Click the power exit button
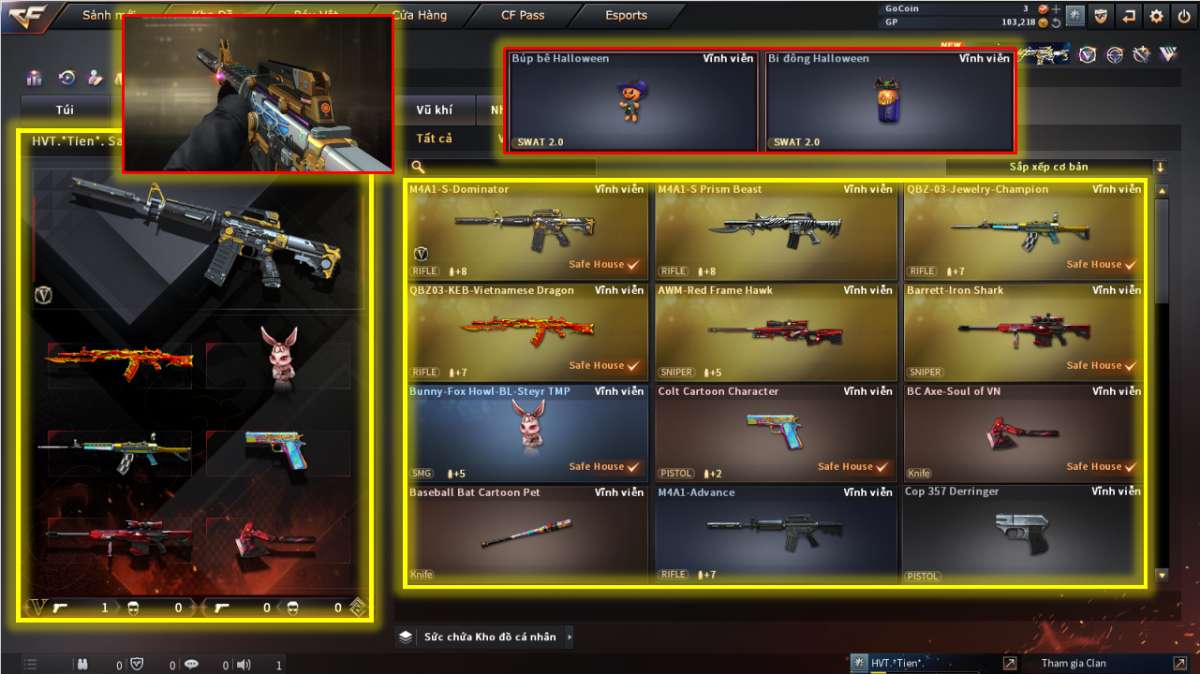The image size is (1200, 674). [x=1184, y=16]
